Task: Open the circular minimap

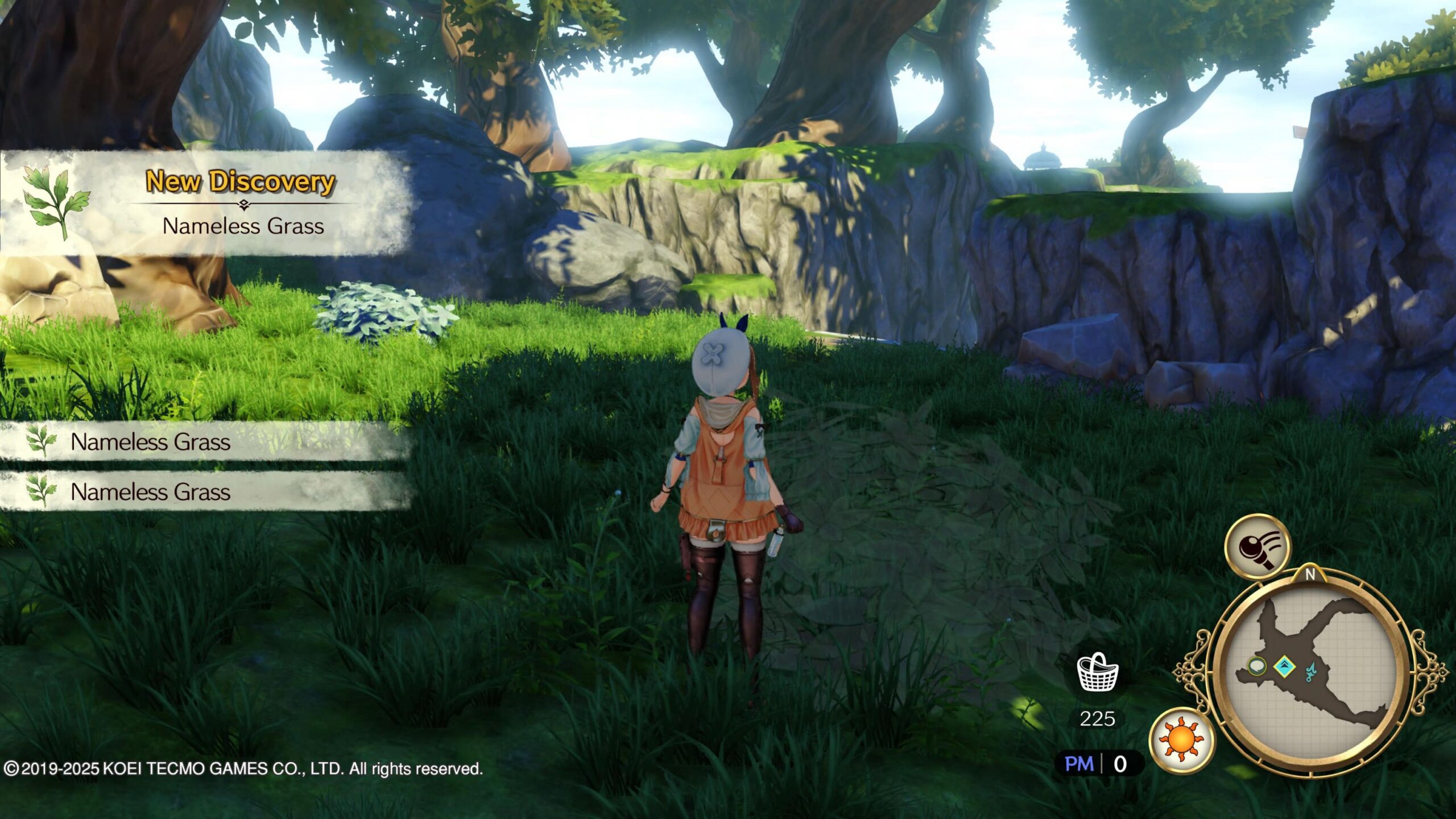Action: tap(1311, 674)
